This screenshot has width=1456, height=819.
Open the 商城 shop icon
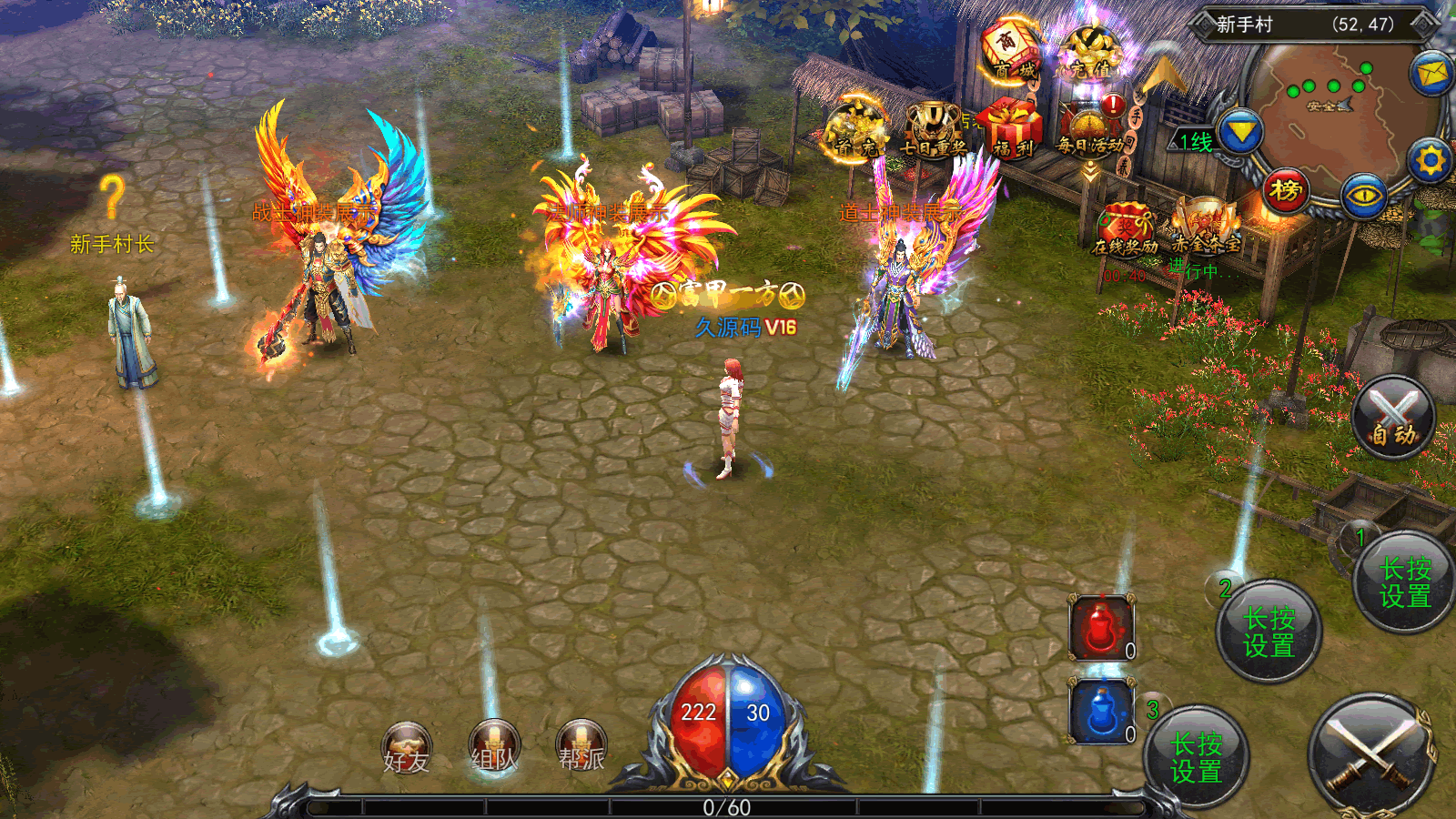pyautogui.click(x=1009, y=50)
